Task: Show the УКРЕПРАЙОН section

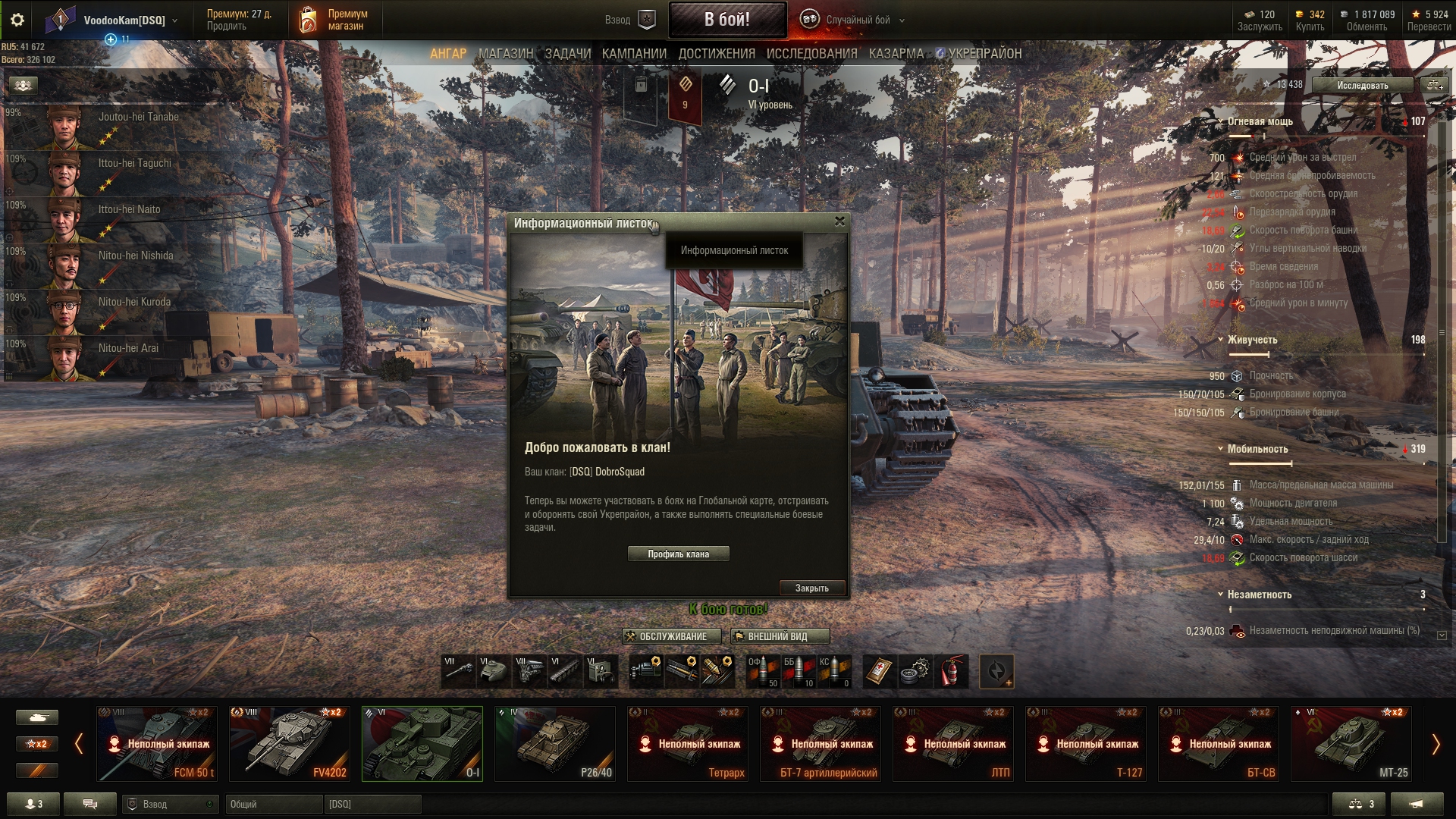Action: coord(984,54)
